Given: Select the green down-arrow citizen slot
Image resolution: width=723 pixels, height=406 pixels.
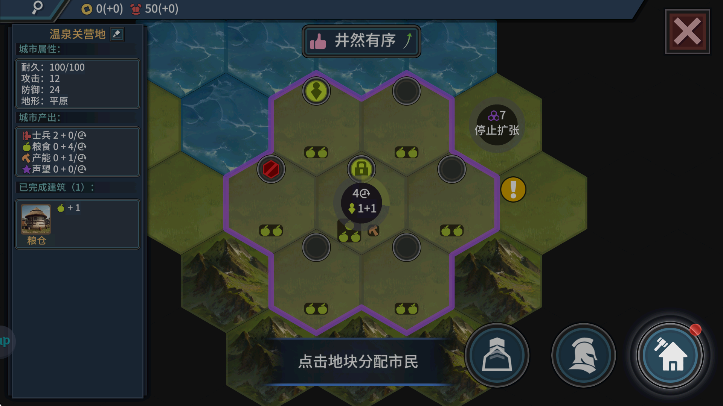Looking at the screenshot, I should click(316, 91).
